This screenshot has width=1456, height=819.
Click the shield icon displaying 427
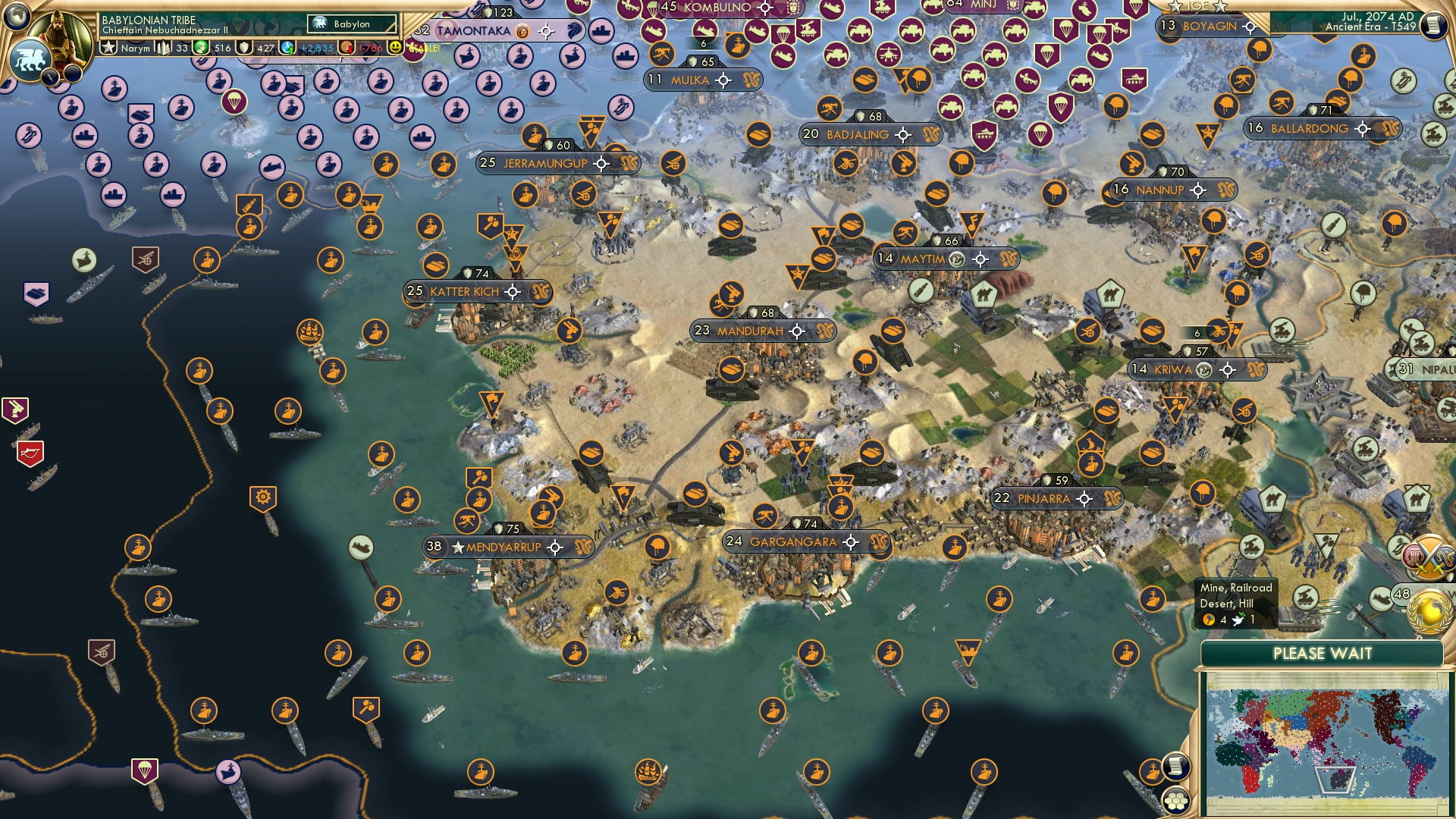click(x=244, y=47)
